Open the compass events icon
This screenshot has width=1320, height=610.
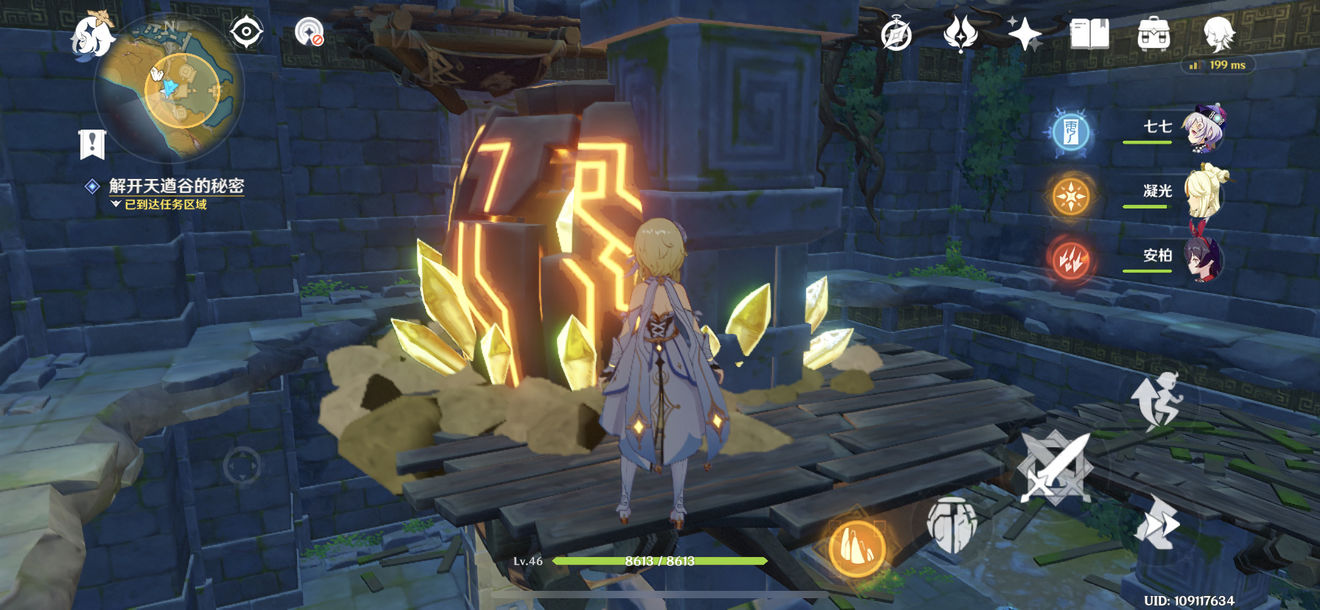(896, 35)
